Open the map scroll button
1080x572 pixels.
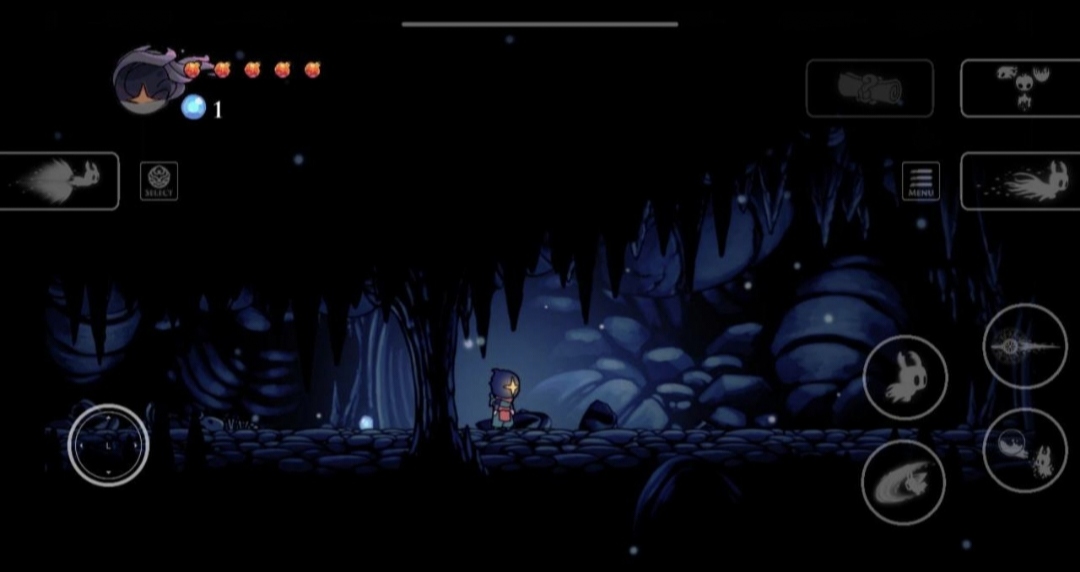(869, 88)
